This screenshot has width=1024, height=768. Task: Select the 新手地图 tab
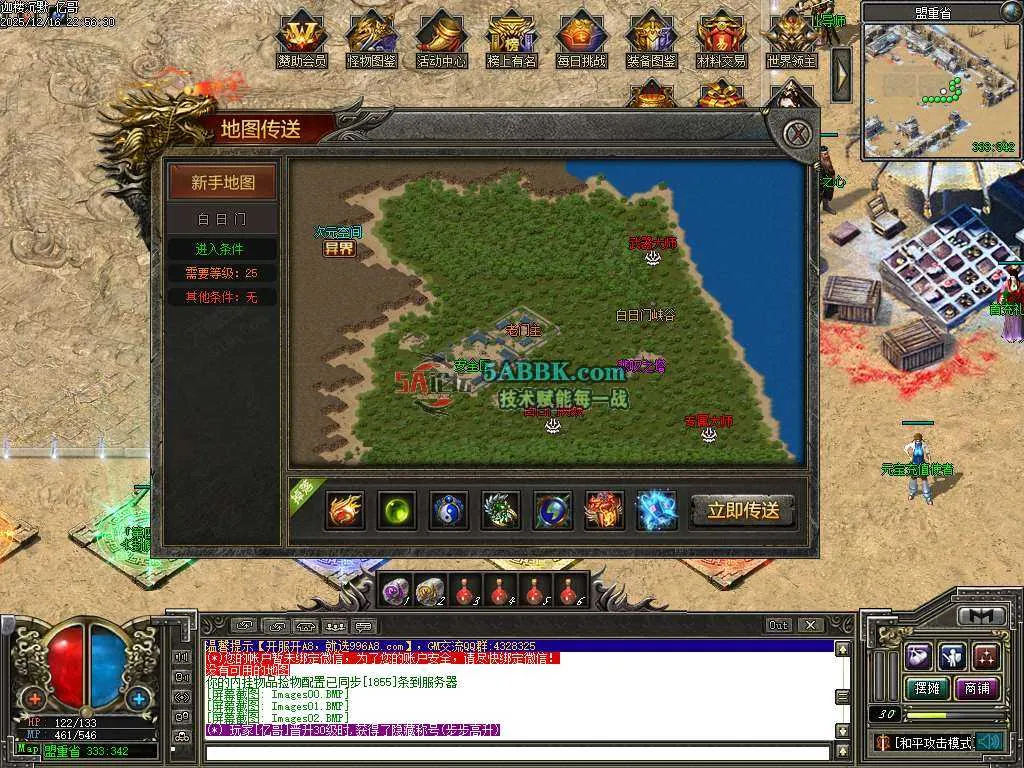pyautogui.click(x=223, y=183)
